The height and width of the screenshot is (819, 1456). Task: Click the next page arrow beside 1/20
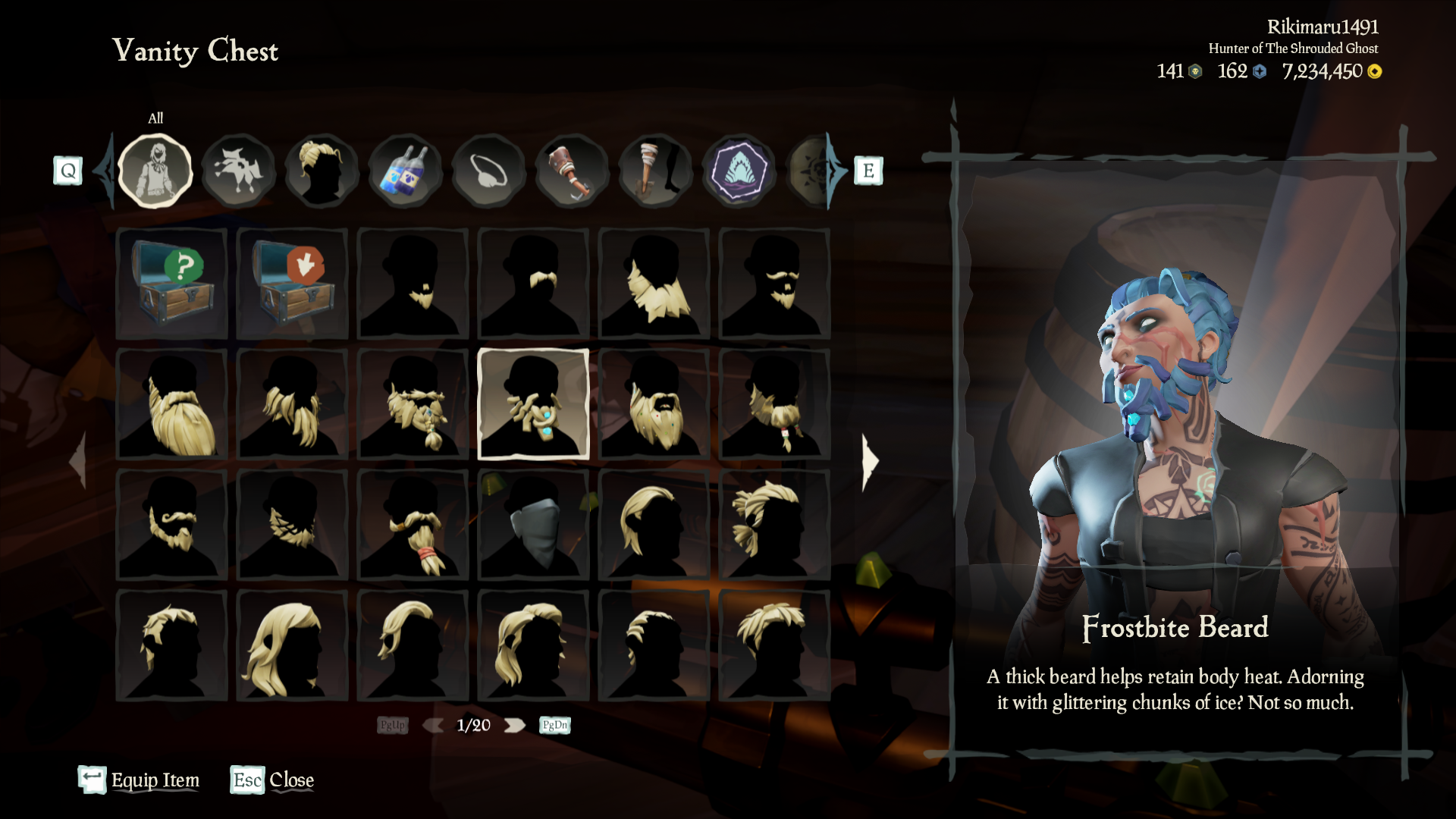(516, 725)
